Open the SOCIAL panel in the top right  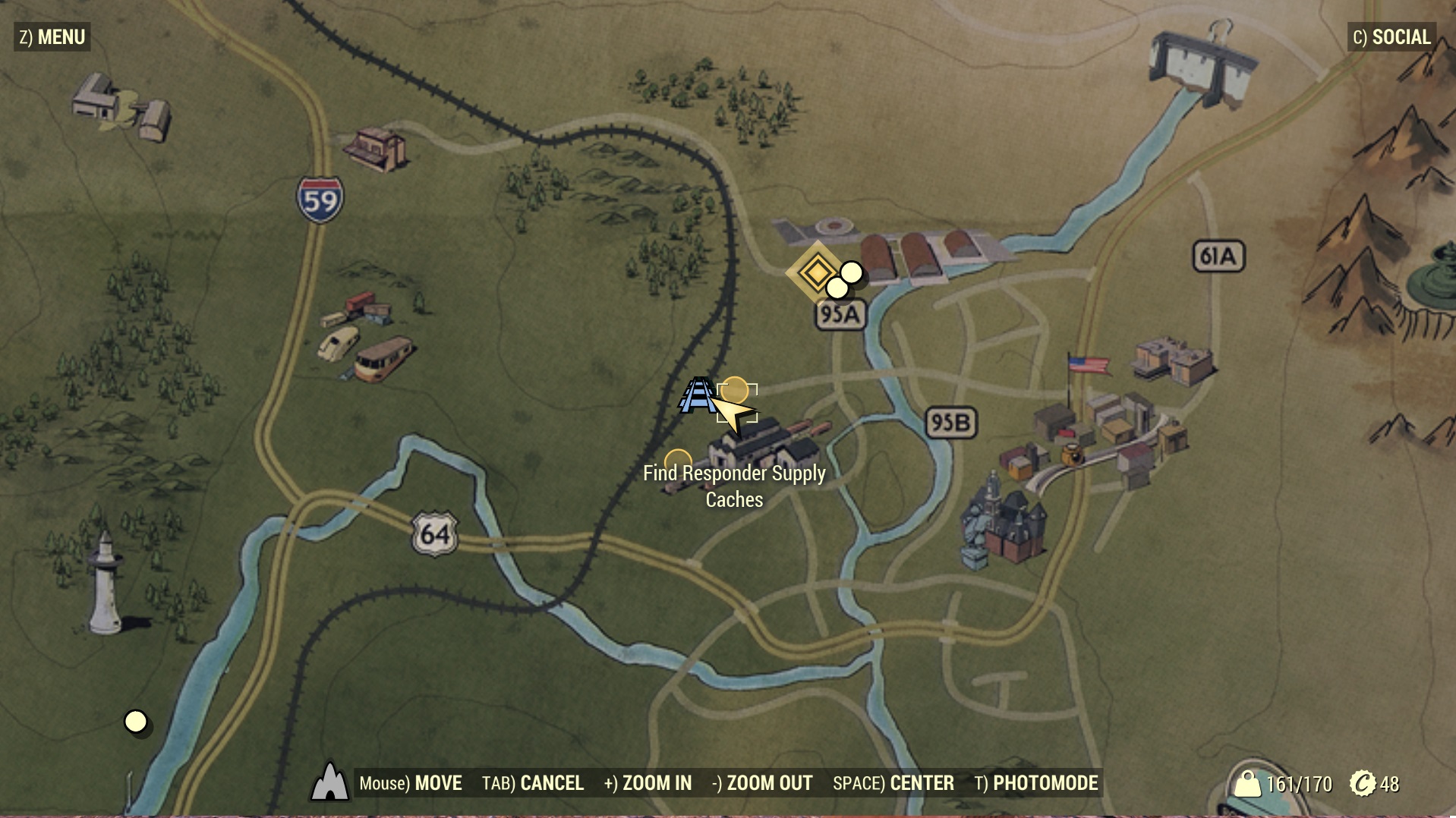point(1393,36)
